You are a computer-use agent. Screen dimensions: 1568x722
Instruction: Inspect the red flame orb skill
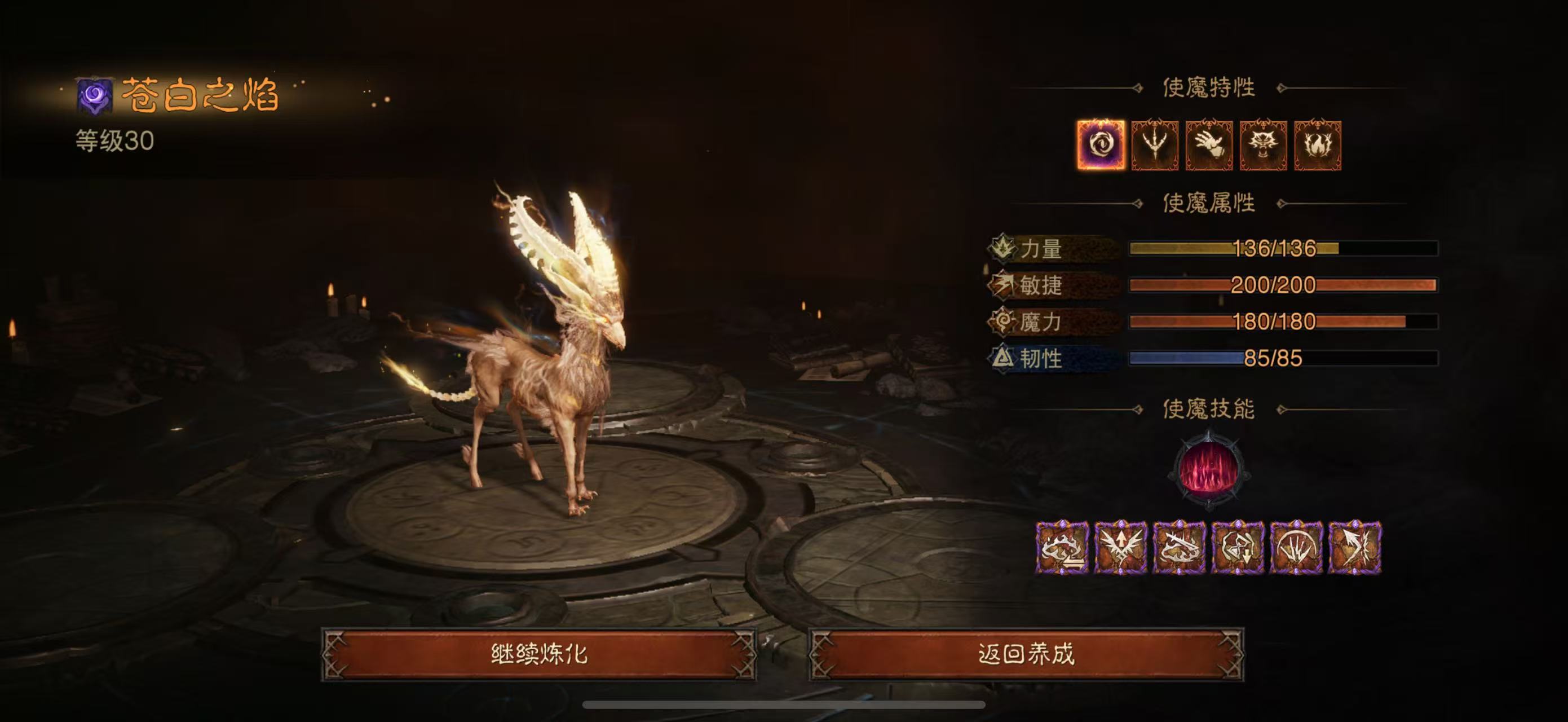[1209, 470]
